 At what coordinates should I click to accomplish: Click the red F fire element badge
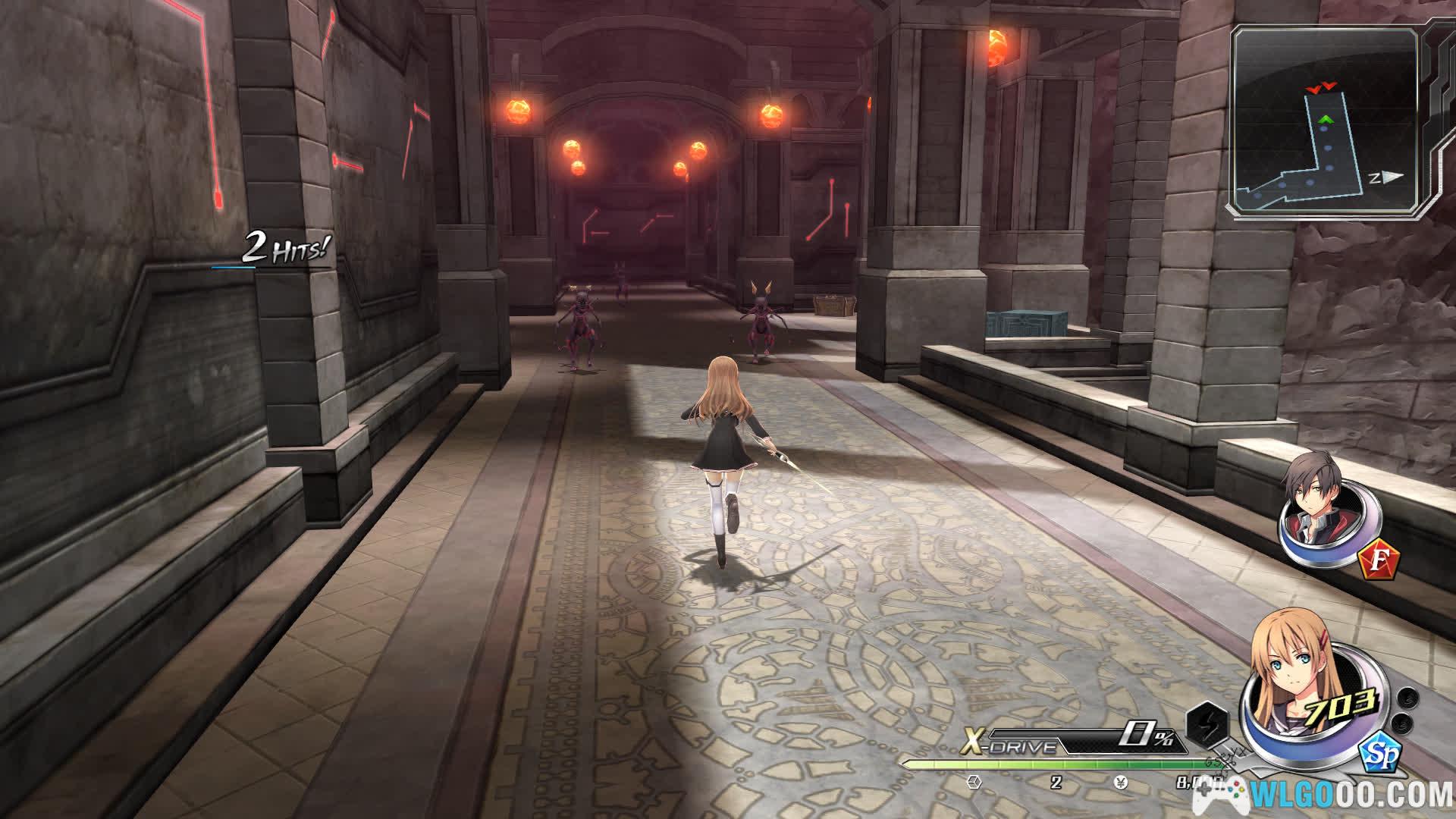[1379, 560]
